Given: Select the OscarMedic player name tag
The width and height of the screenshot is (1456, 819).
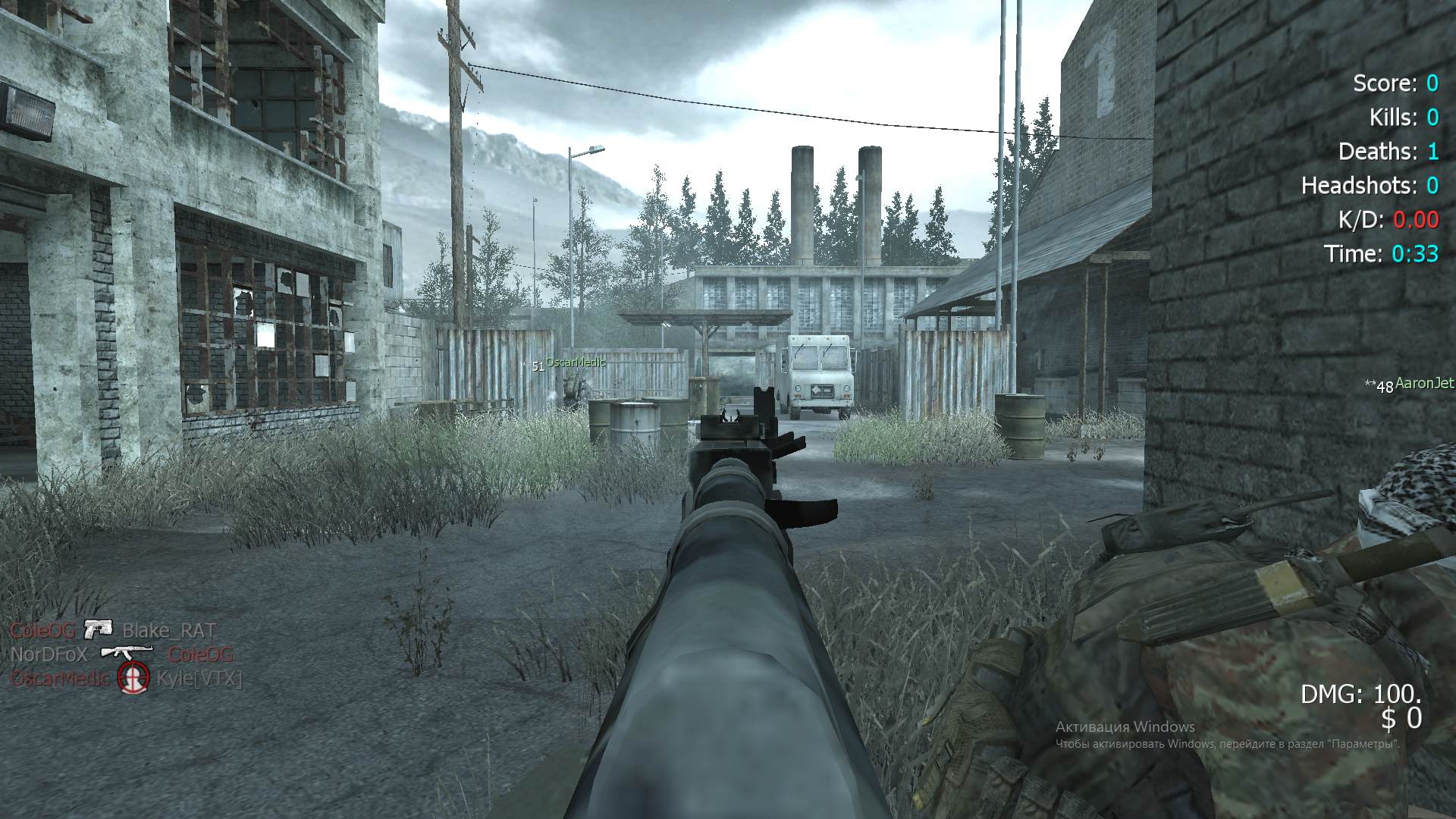Looking at the screenshot, I should [x=576, y=363].
